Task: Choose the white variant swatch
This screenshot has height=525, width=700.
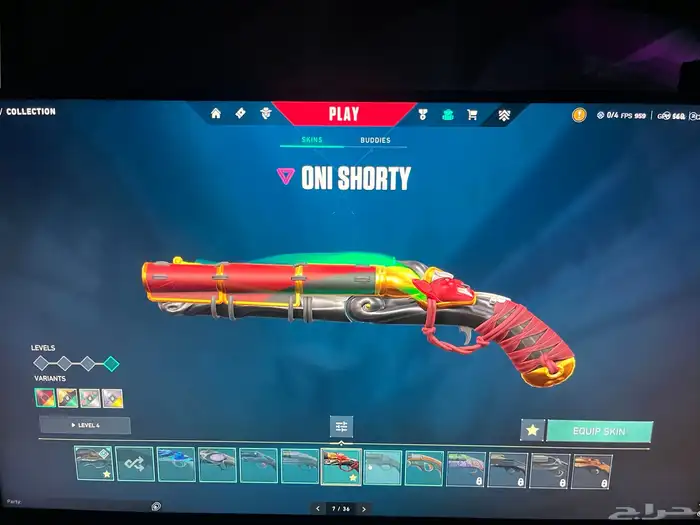Action: pyautogui.click(x=113, y=397)
